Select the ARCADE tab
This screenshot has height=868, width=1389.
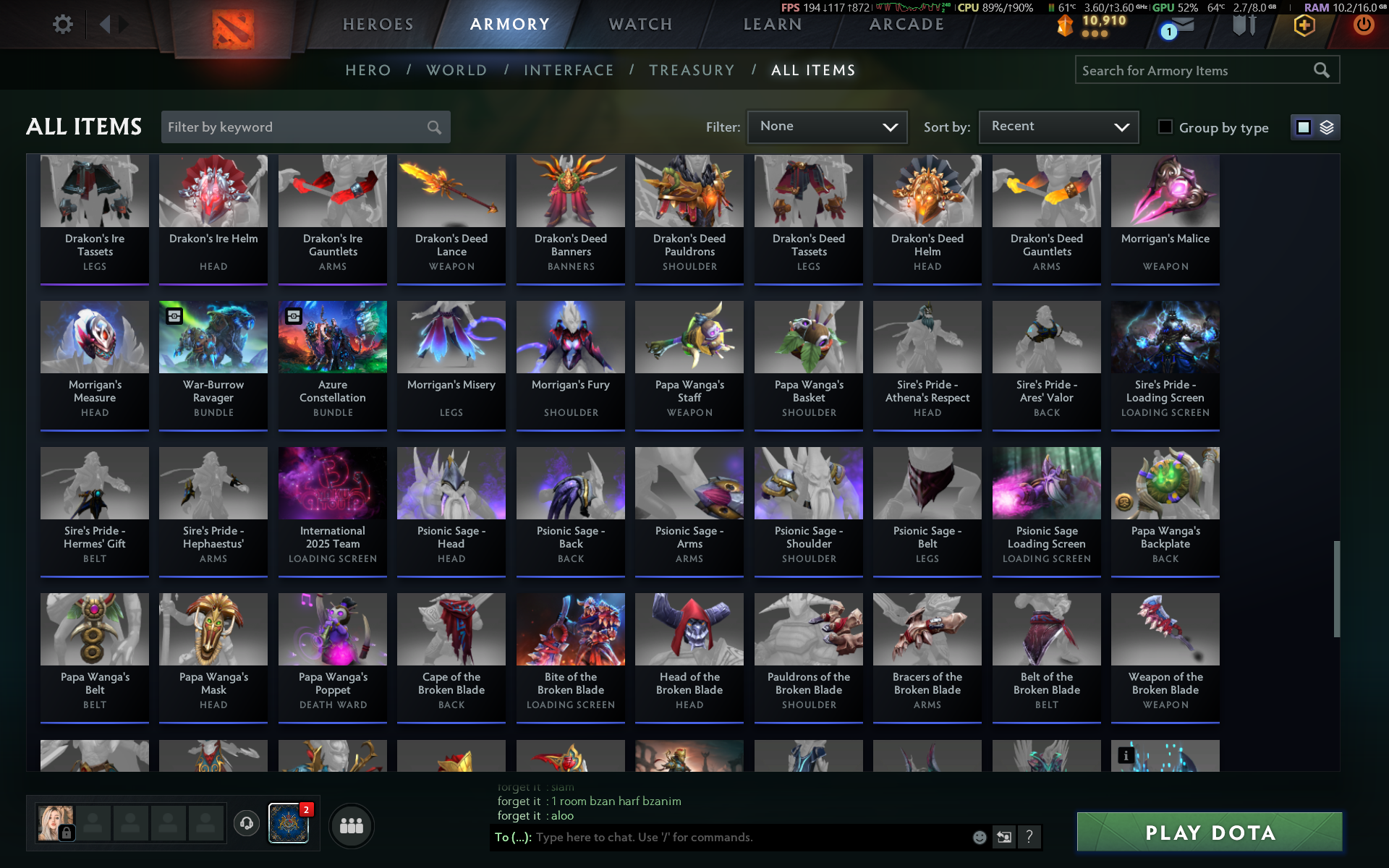(x=906, y=25)
